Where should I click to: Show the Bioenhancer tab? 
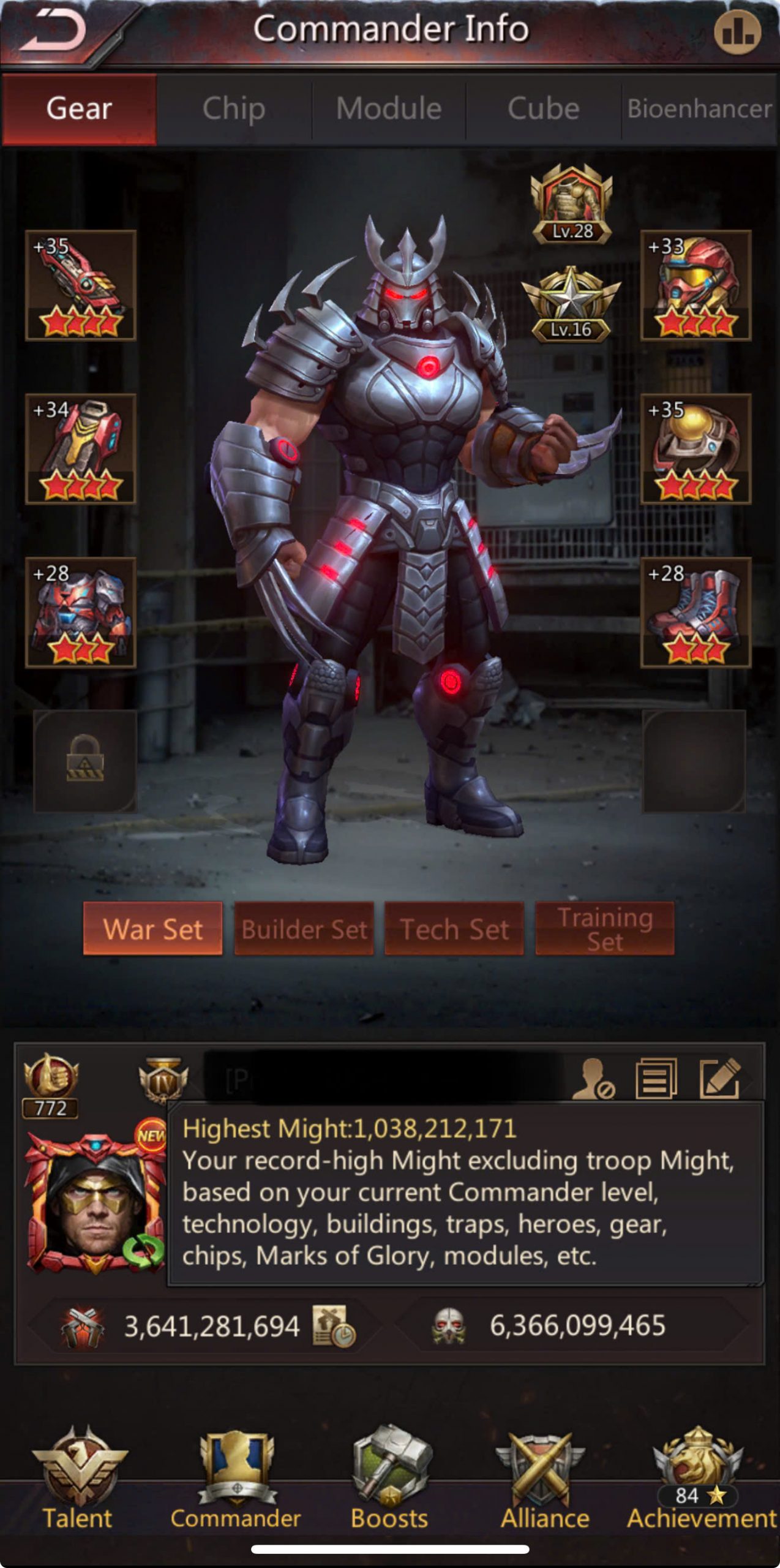coord(699,109)
